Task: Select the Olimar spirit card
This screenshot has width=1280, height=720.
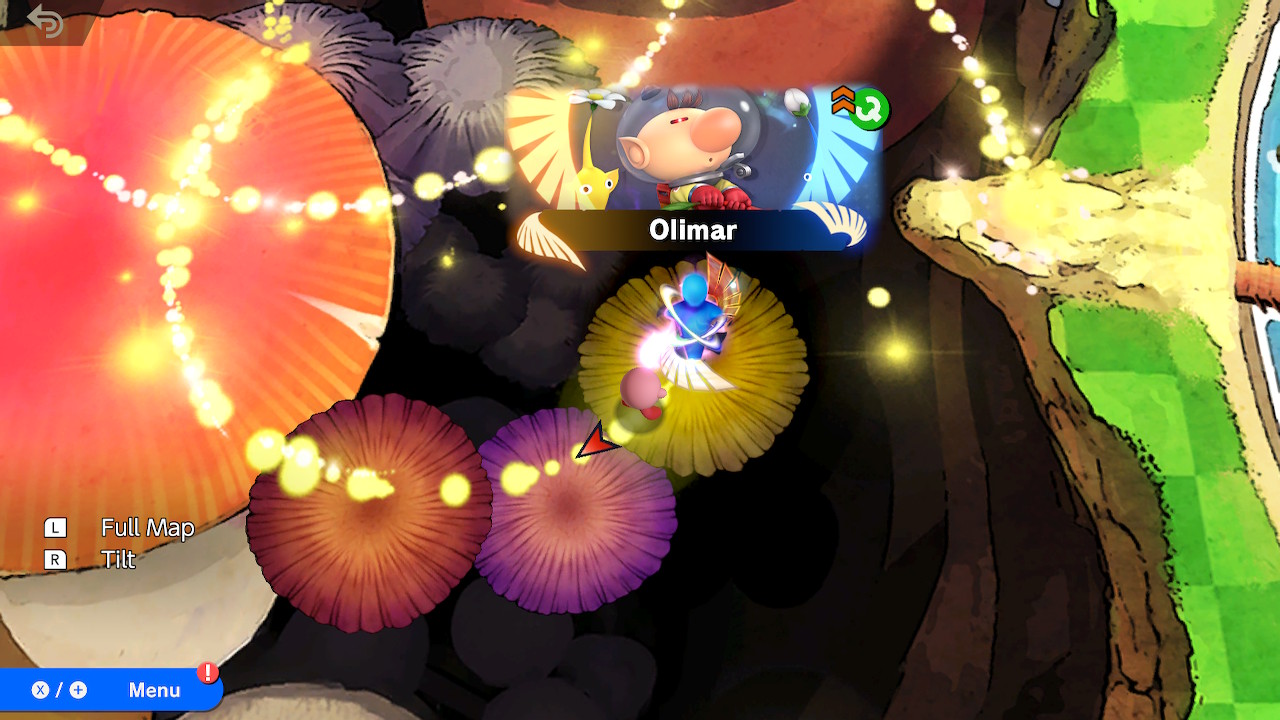Action: (692, 167)
